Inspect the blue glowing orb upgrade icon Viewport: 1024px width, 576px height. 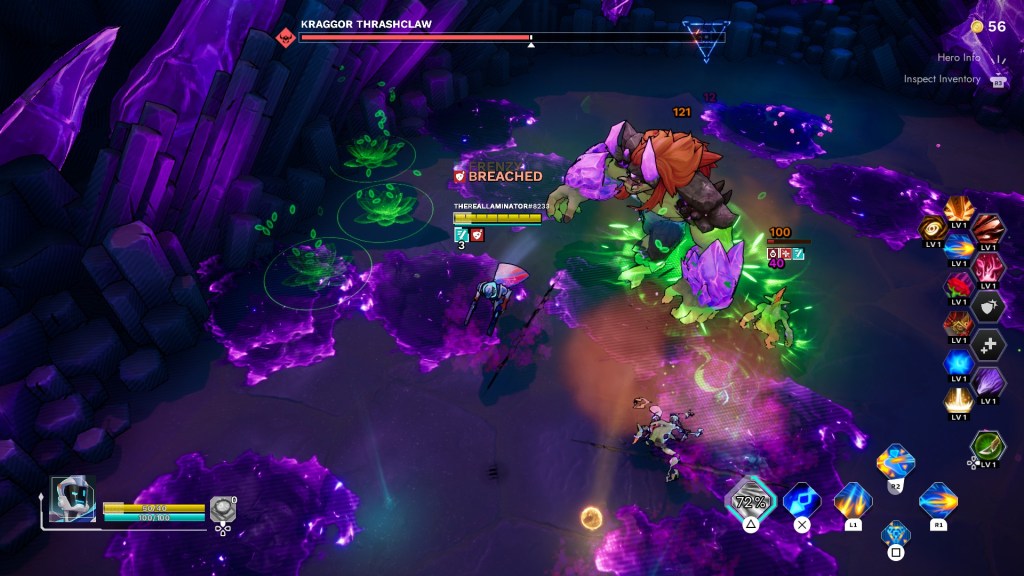pos(958,363)
